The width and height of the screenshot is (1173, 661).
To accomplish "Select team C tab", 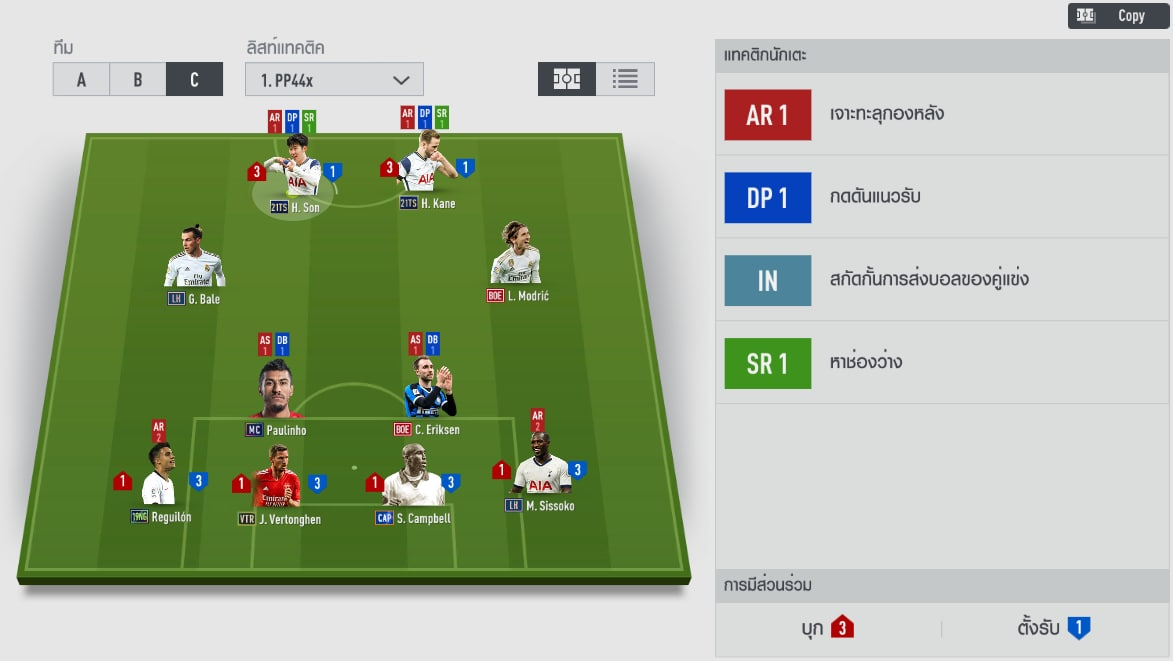I will 194,80.
